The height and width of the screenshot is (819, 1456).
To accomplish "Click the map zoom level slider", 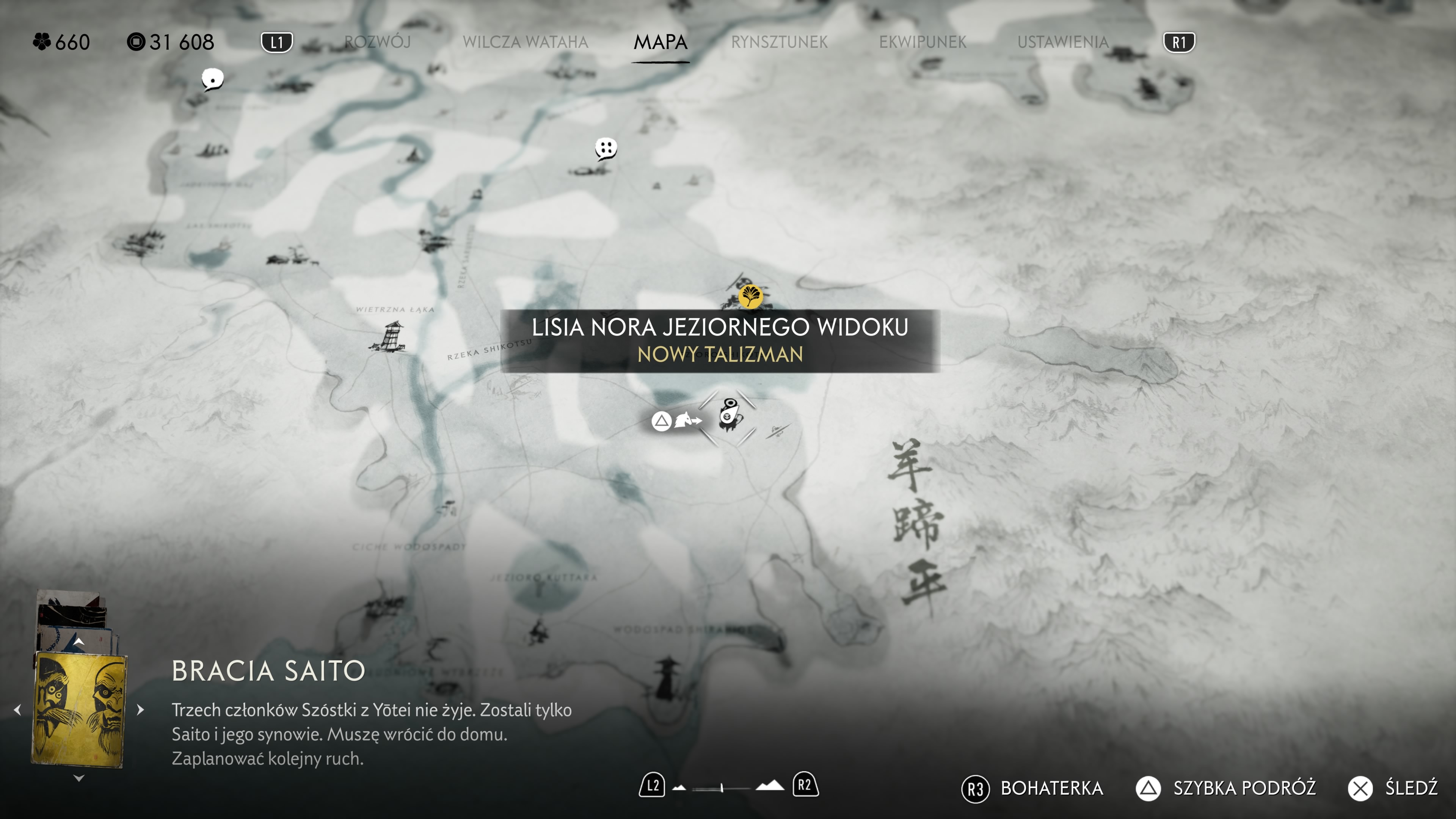I will 722,787.
